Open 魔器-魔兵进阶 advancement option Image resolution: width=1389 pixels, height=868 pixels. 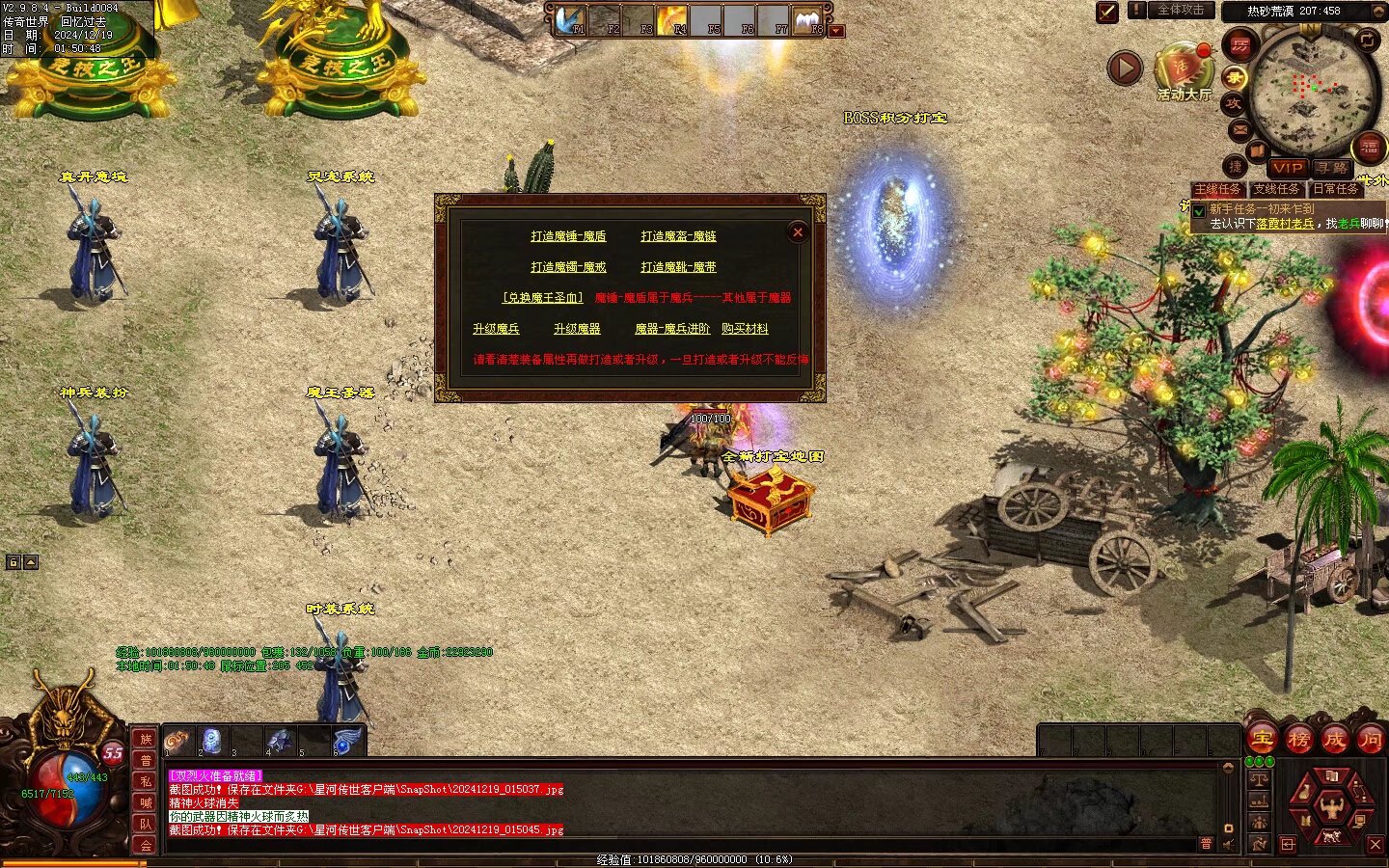click(x=672, y=329)
